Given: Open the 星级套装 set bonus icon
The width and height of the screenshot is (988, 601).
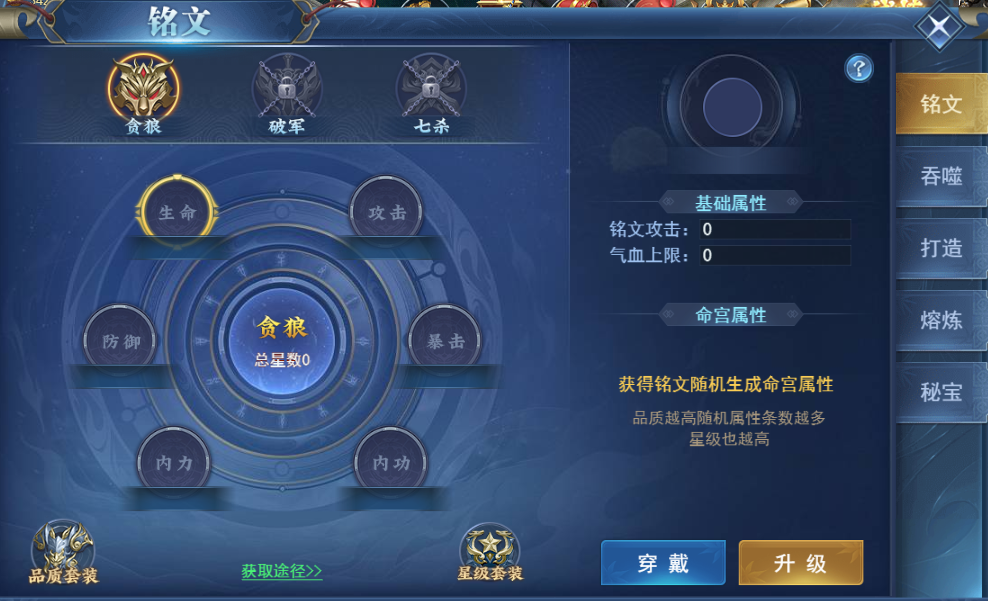Looking at the screenshot, I should [x=490, y=552].
